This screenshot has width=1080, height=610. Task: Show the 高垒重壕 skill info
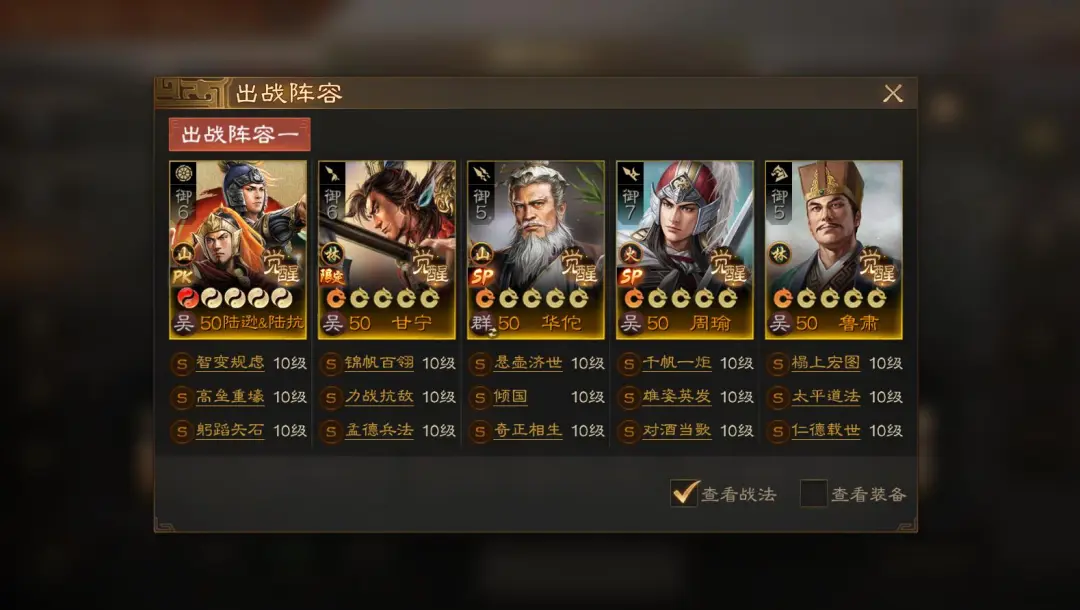coord(230,397)
